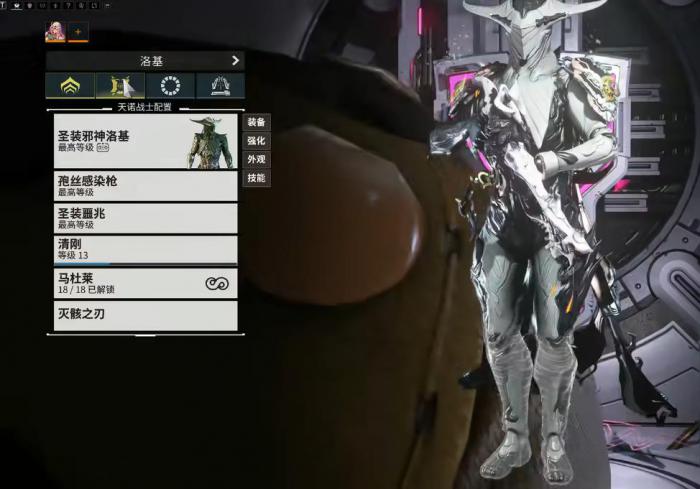Click the 装备 button
The width and height of the screenshot is (700, 489).
[256, 122]
